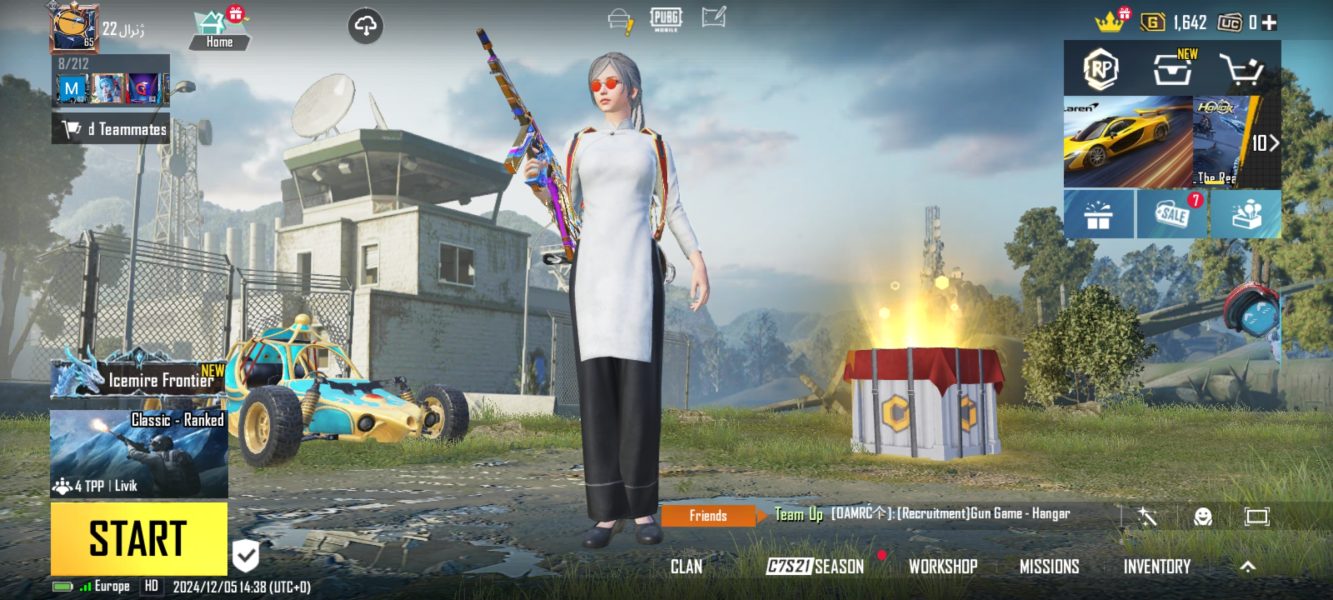Open the yellow sports car banner

point(1127,141)
